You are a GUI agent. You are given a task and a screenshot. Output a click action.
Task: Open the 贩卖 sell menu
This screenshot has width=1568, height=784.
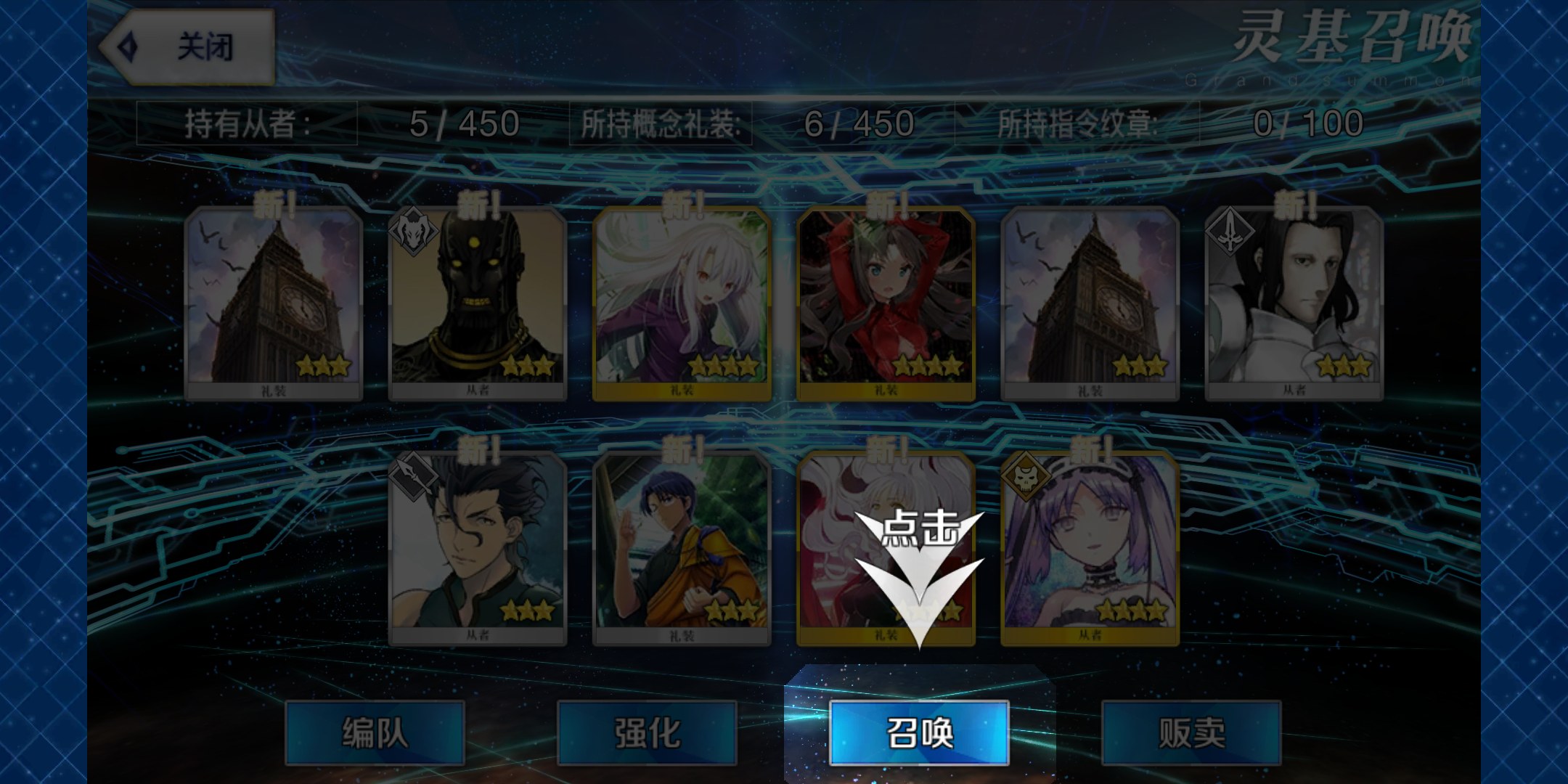(1191, 732)
